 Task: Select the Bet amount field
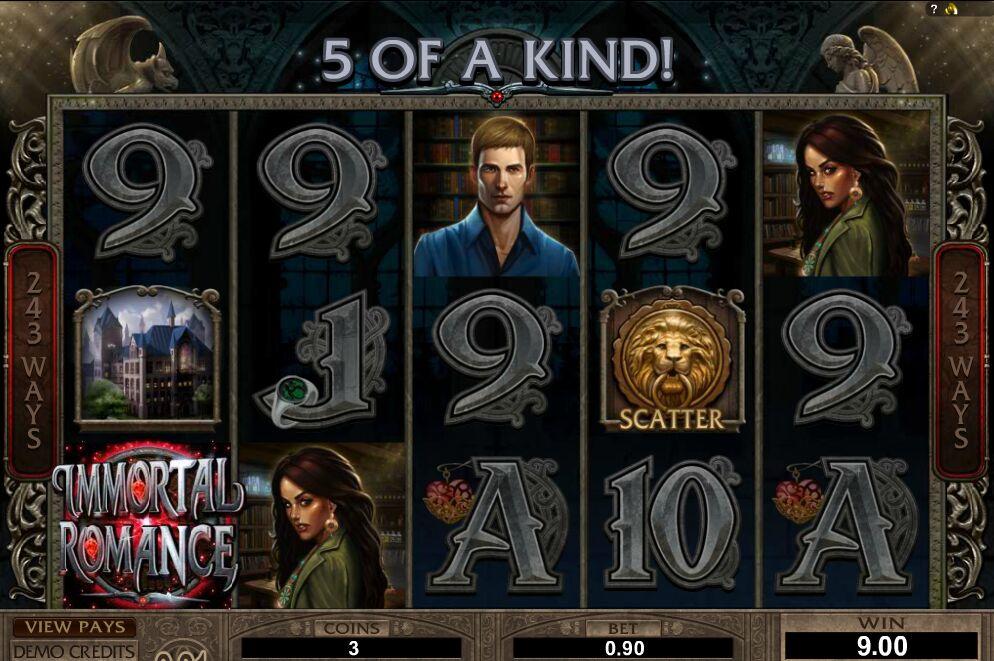626,647
